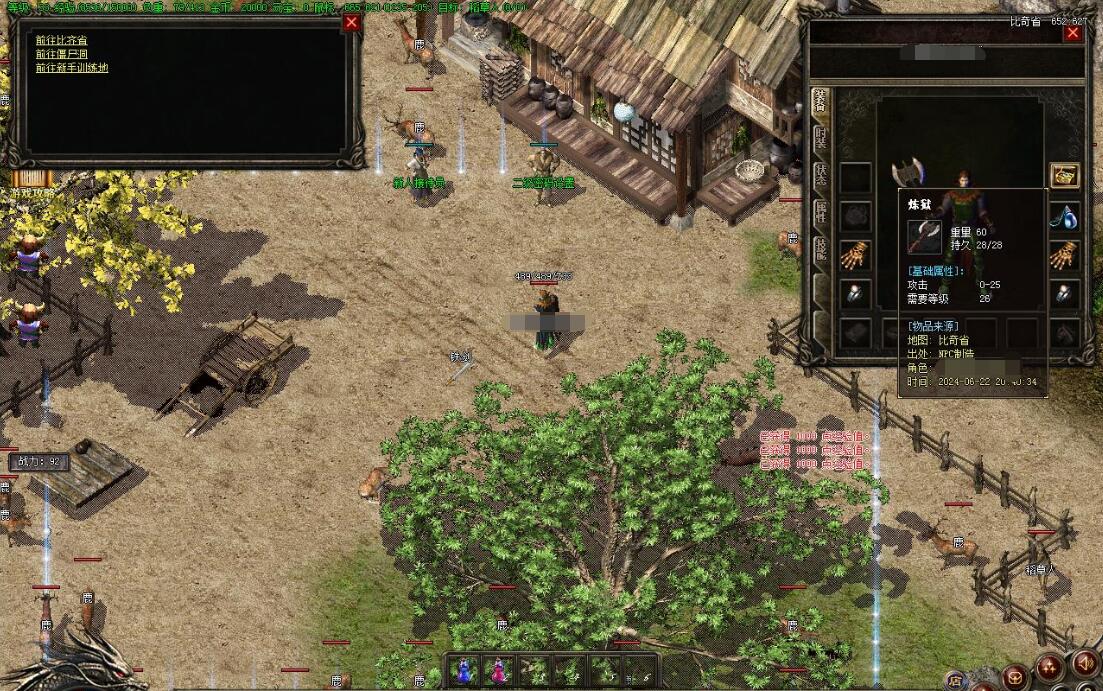
Task: Use the pink robed figure hotbar item
Action: (497, 670)
